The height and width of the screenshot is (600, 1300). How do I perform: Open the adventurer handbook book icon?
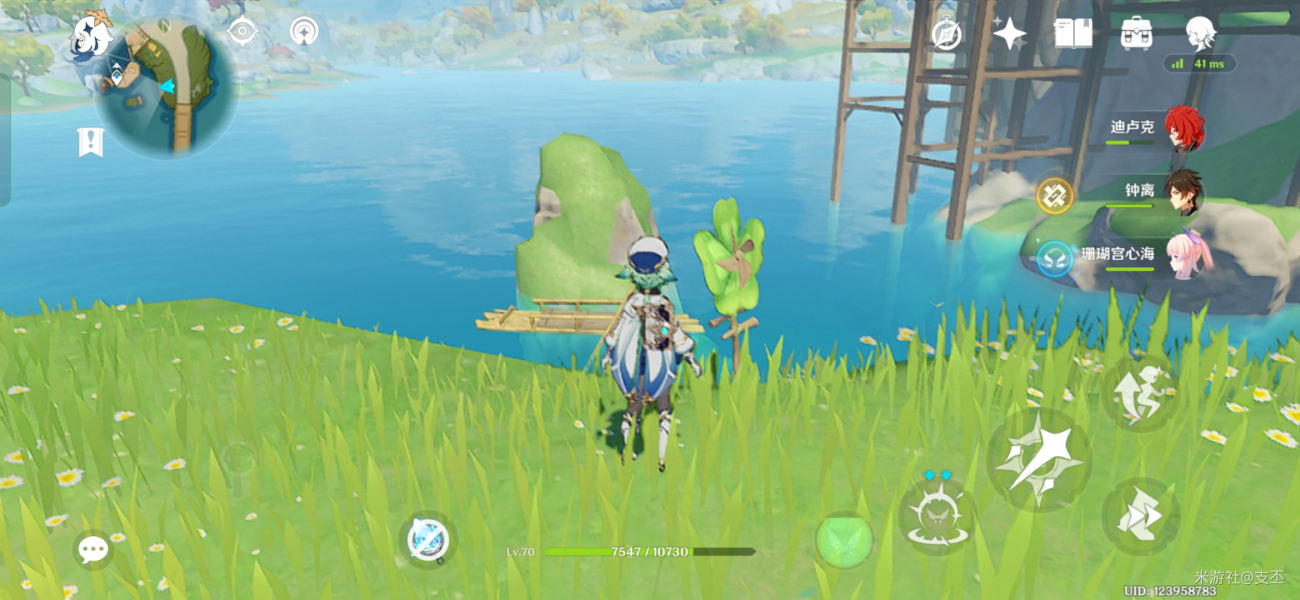[1072, 33]
